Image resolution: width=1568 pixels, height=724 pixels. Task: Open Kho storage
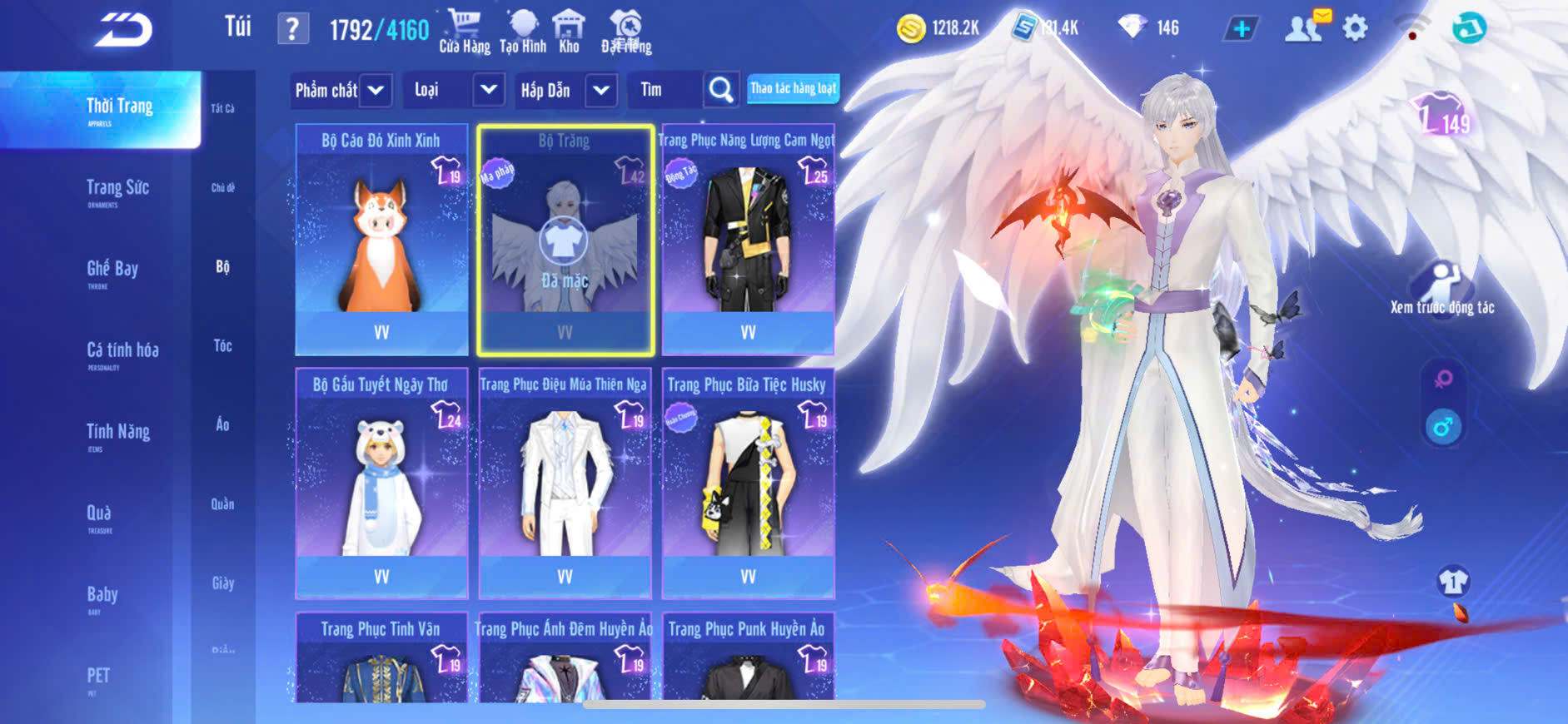[569, 32]
